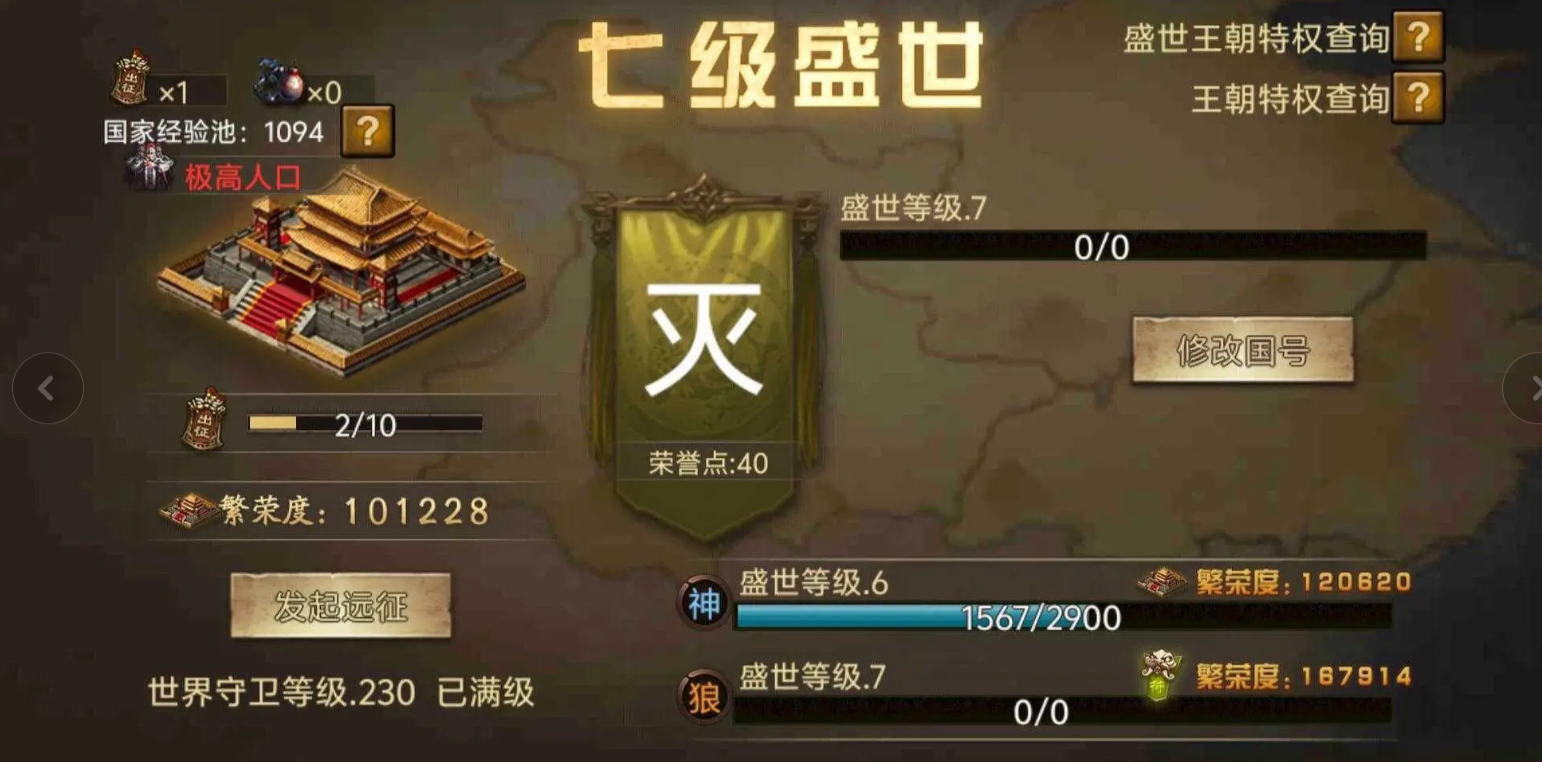Click the 出征 badge icon showing x1
1542x762 pixels.
point(130,80)
